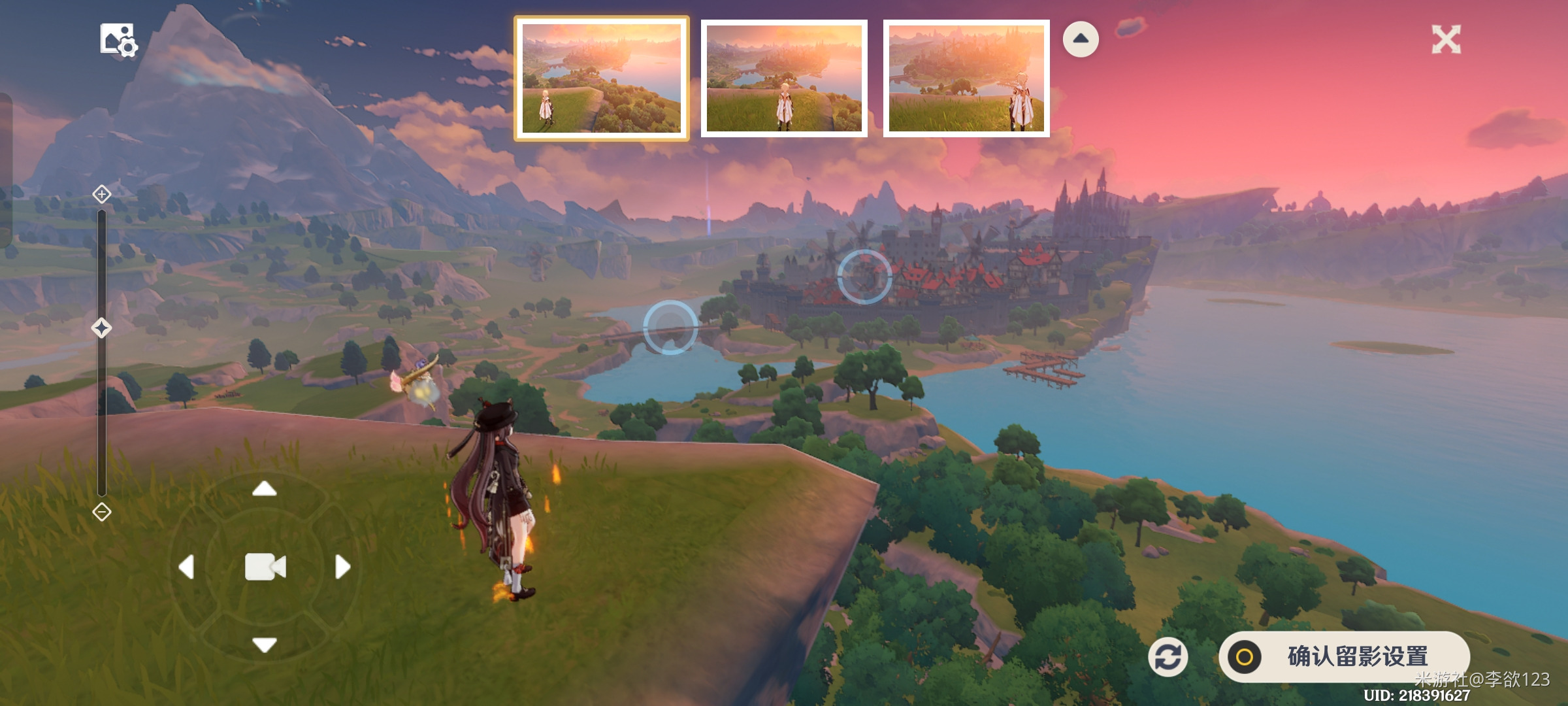The width and height of the screenshot is (1568, 706).
Task: Click the zoom slider's minus button
Action: pyautogui.click(x=101, y=512)
